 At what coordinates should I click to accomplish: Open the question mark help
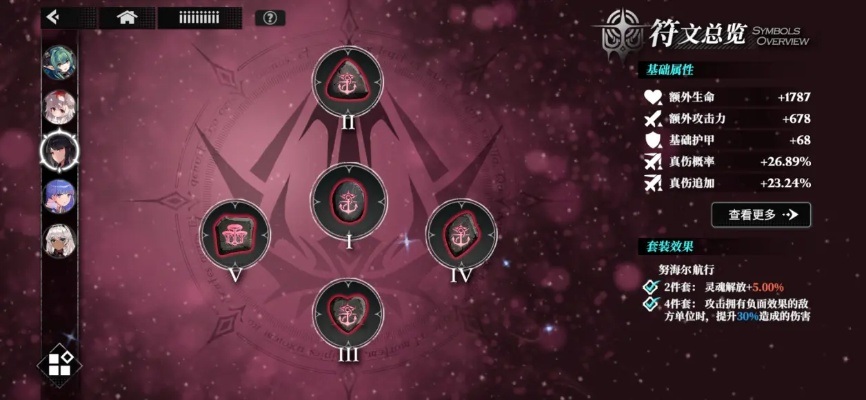(x=269, y=18)
